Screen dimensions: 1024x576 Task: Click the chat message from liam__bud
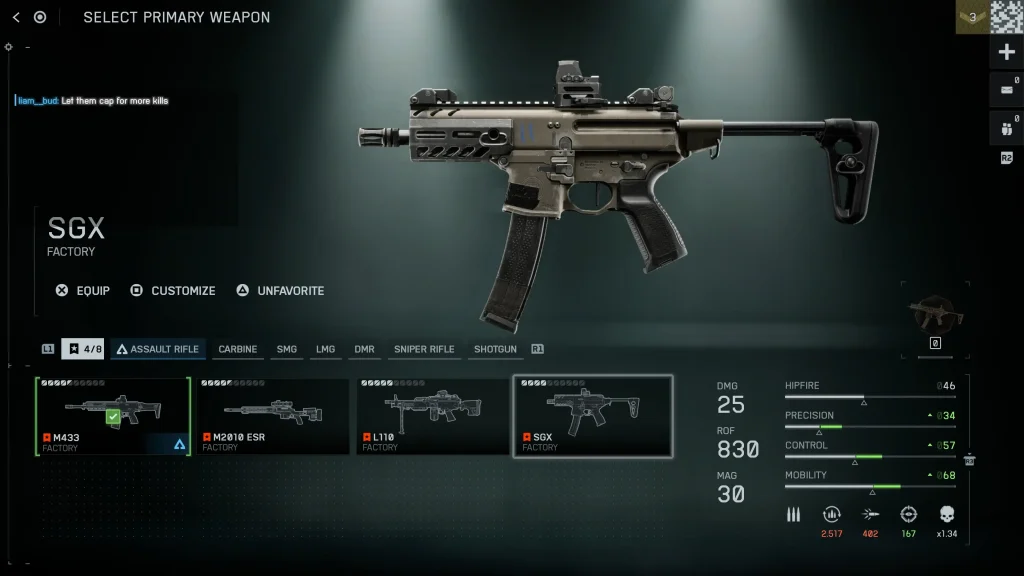(92, 101)
